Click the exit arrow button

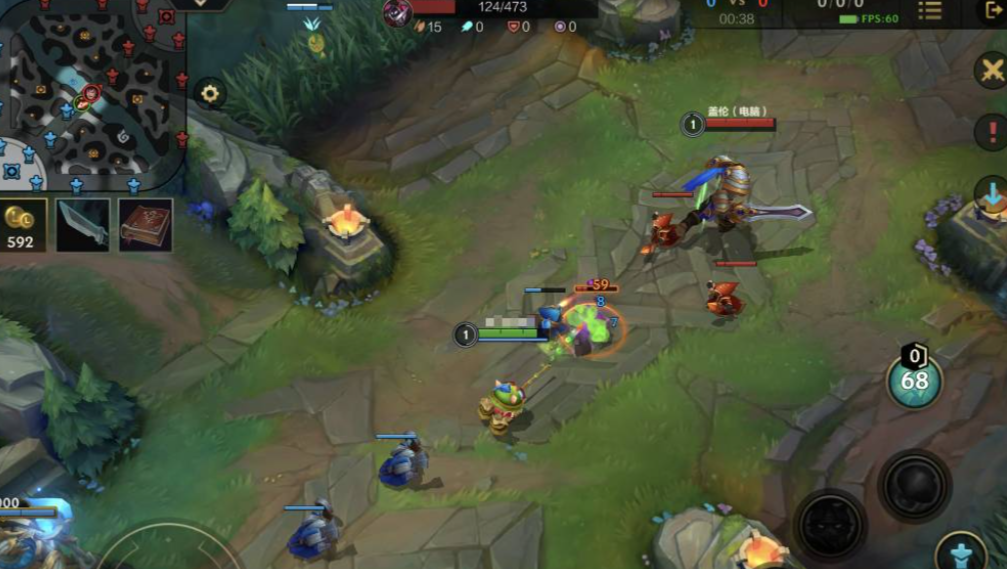point(991,11)
